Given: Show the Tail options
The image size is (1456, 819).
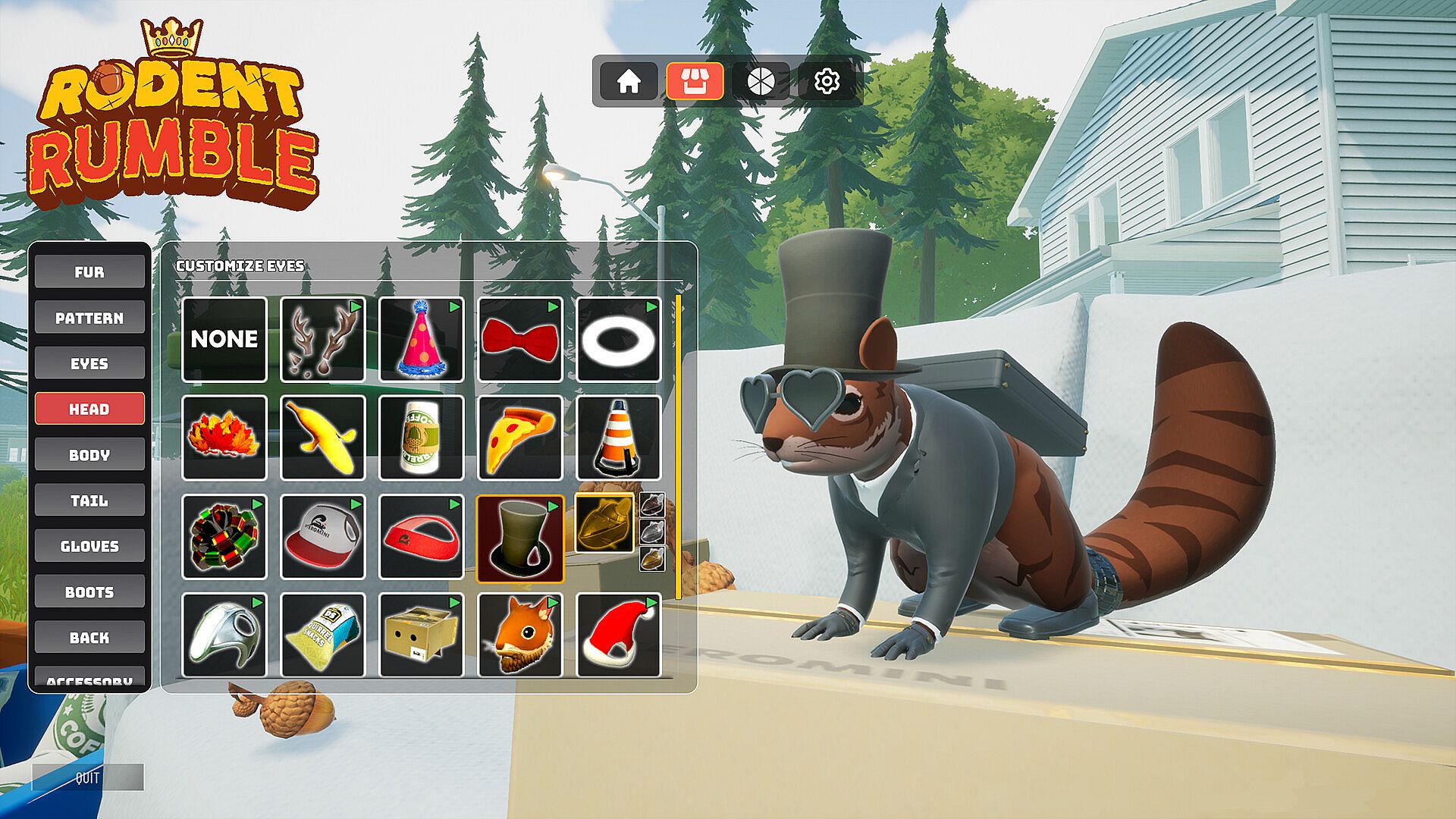Looking at the screenshot, I should point(89,500).
